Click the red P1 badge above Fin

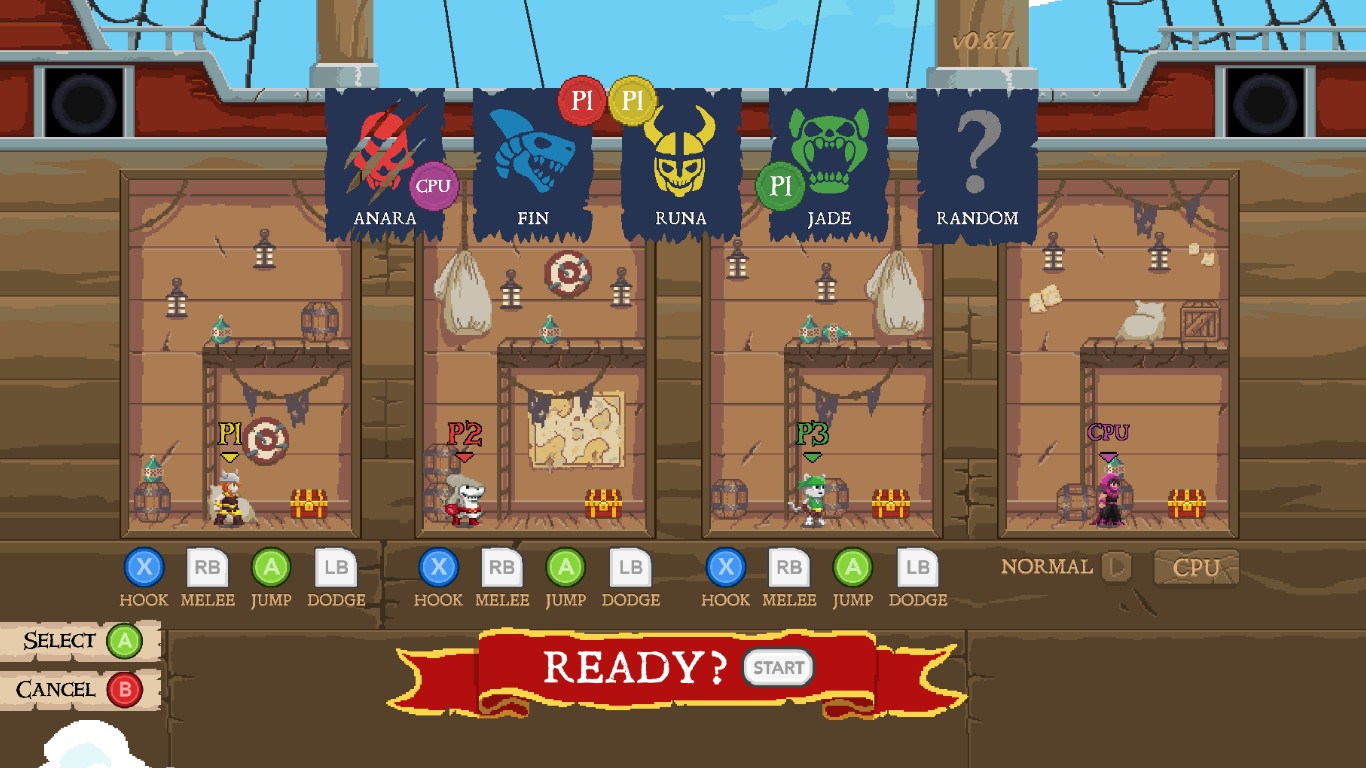(x=581, y=100)
